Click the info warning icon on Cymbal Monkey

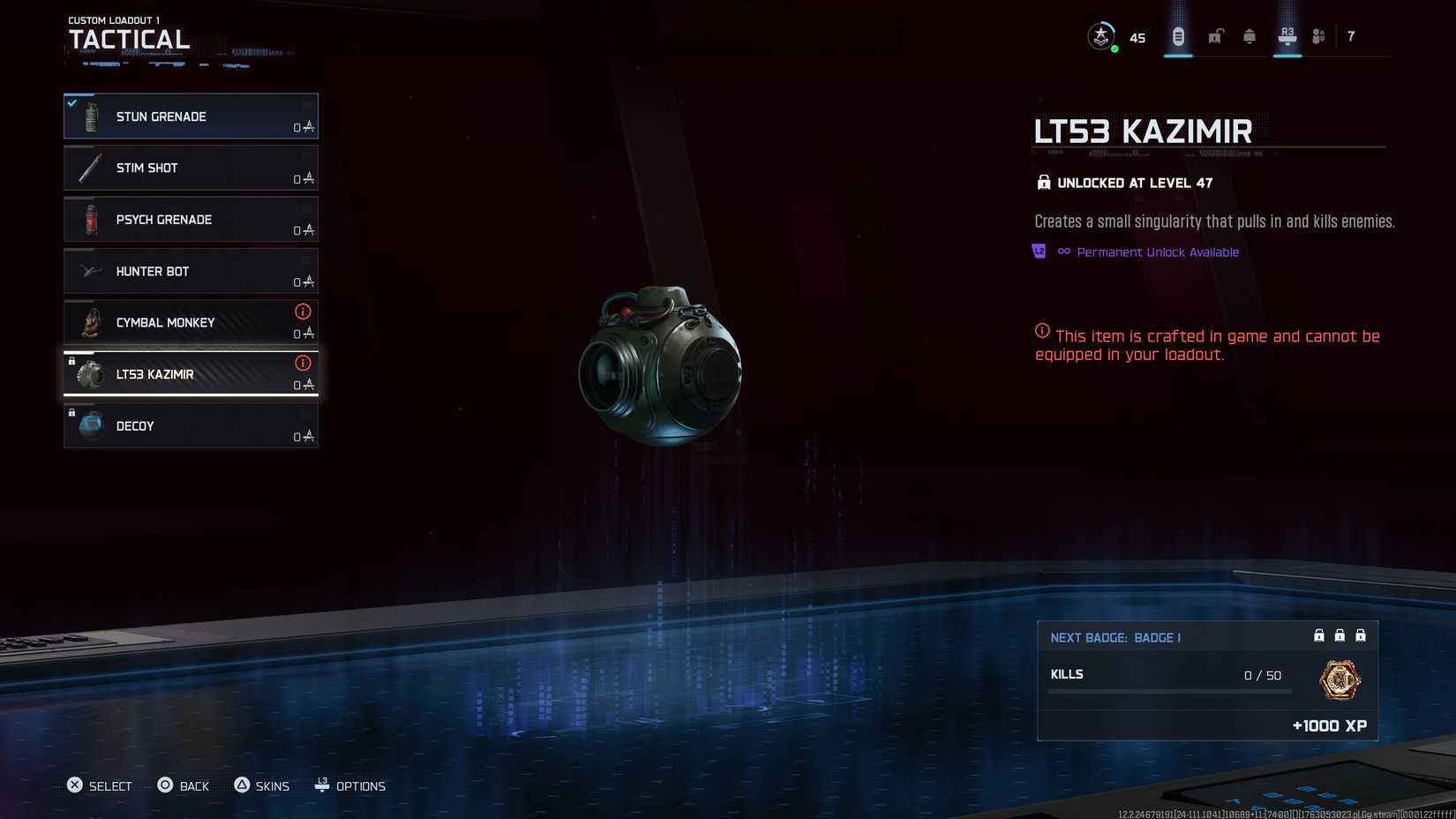click(304, 312)
